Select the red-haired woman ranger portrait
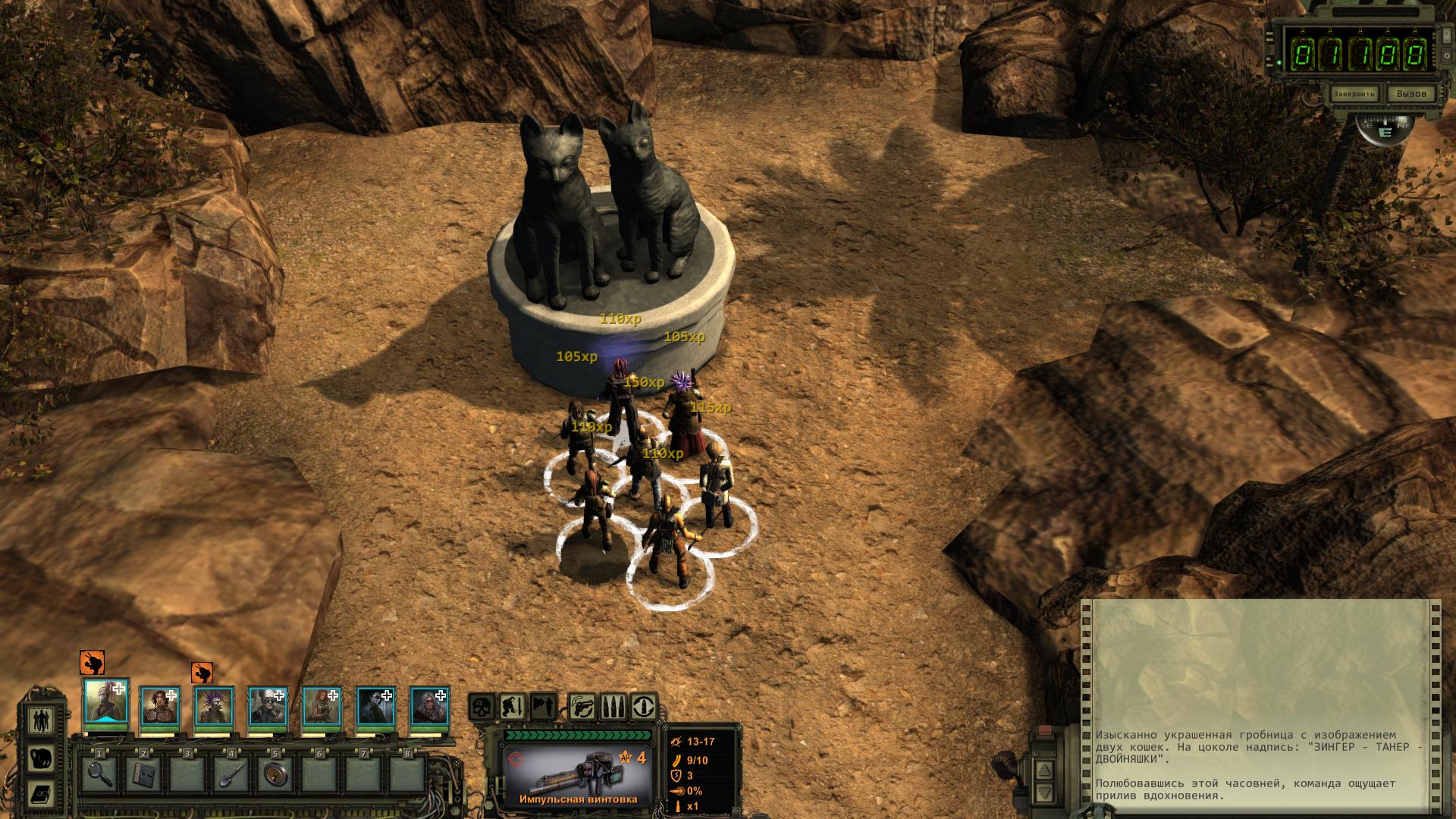Screen dimensions: 1456x819 pyautogui.click(x=322, y=708)
